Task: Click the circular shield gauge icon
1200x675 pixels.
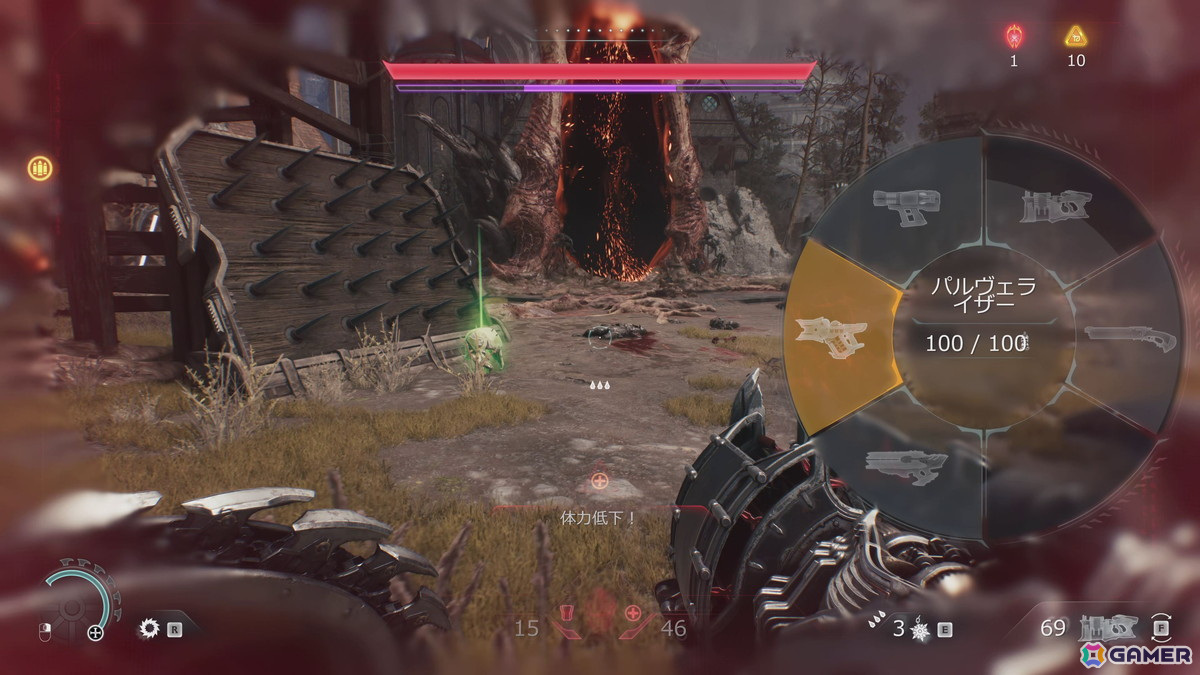Action: point(77,605)
